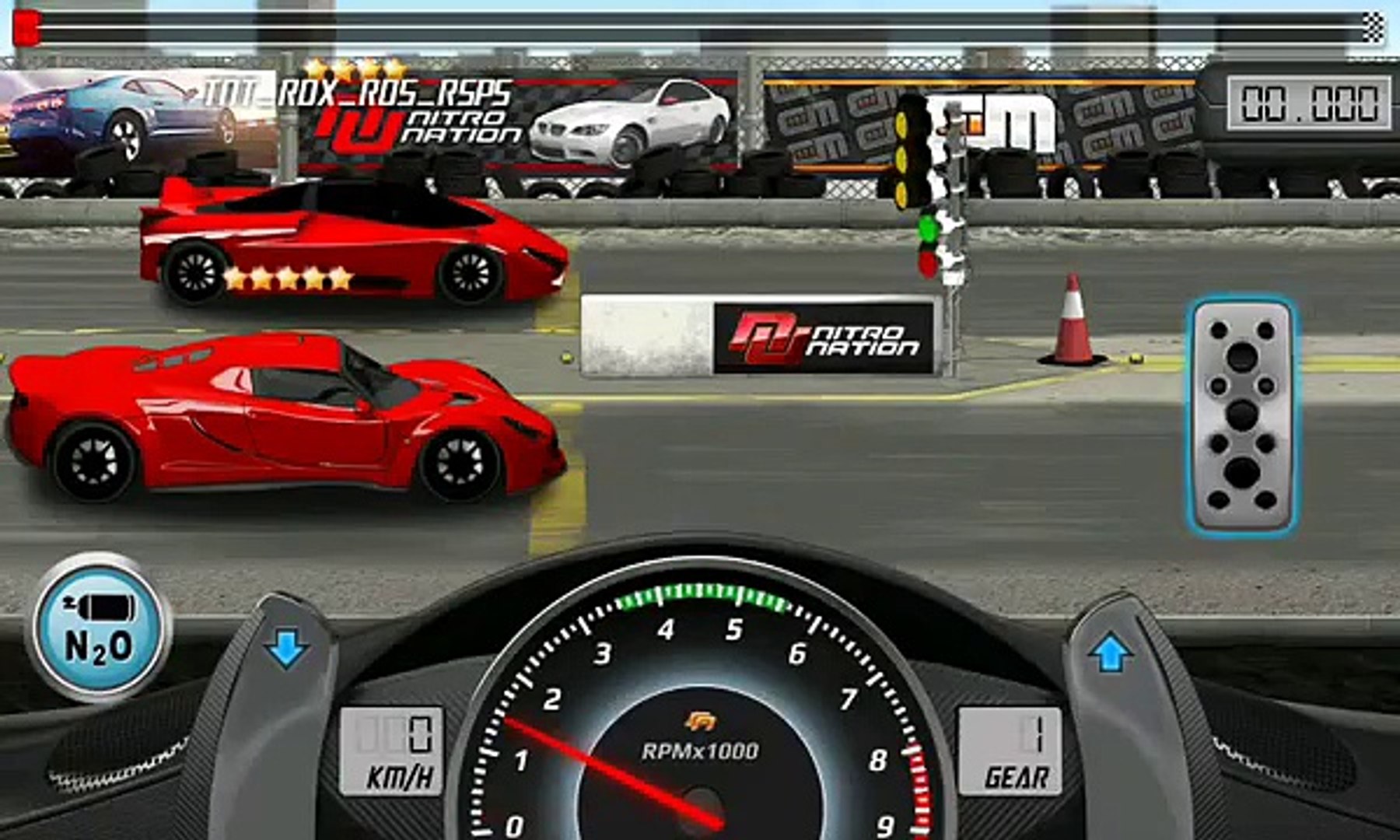
Task: Step on the metal gas pedal
Action: 1241,416
